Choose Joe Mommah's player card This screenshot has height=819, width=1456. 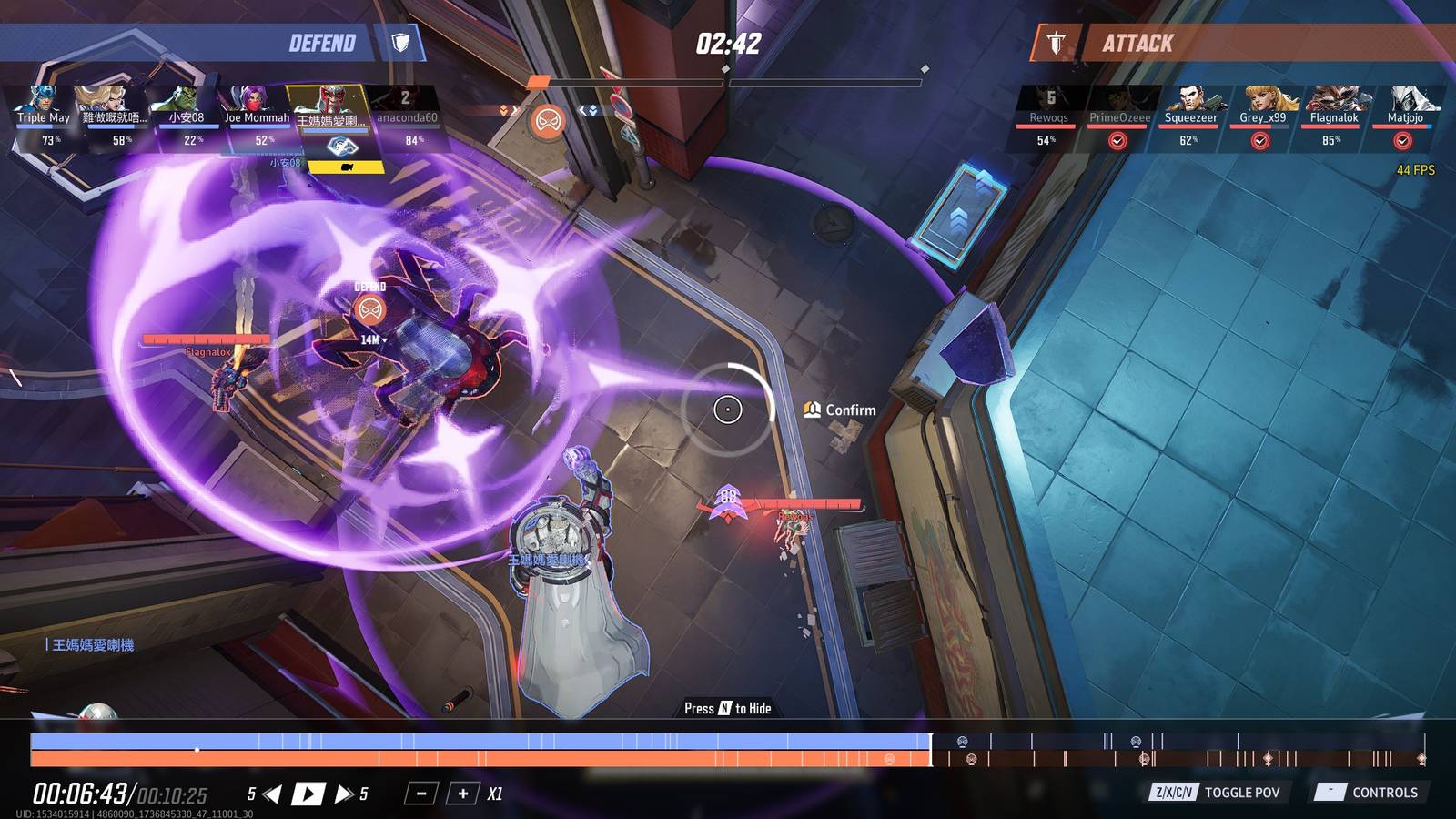[257, 106]
